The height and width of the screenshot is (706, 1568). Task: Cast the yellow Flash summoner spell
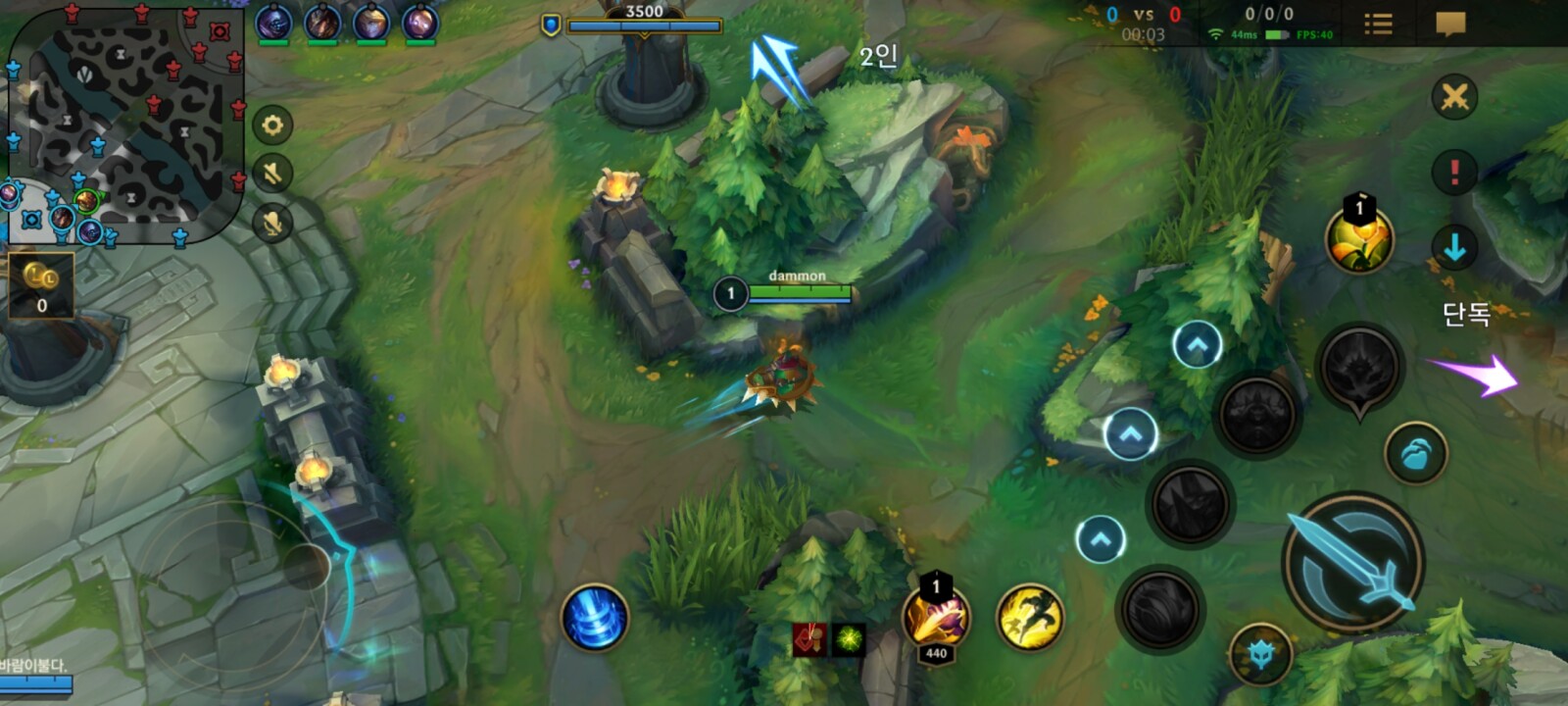point(1029,618)
